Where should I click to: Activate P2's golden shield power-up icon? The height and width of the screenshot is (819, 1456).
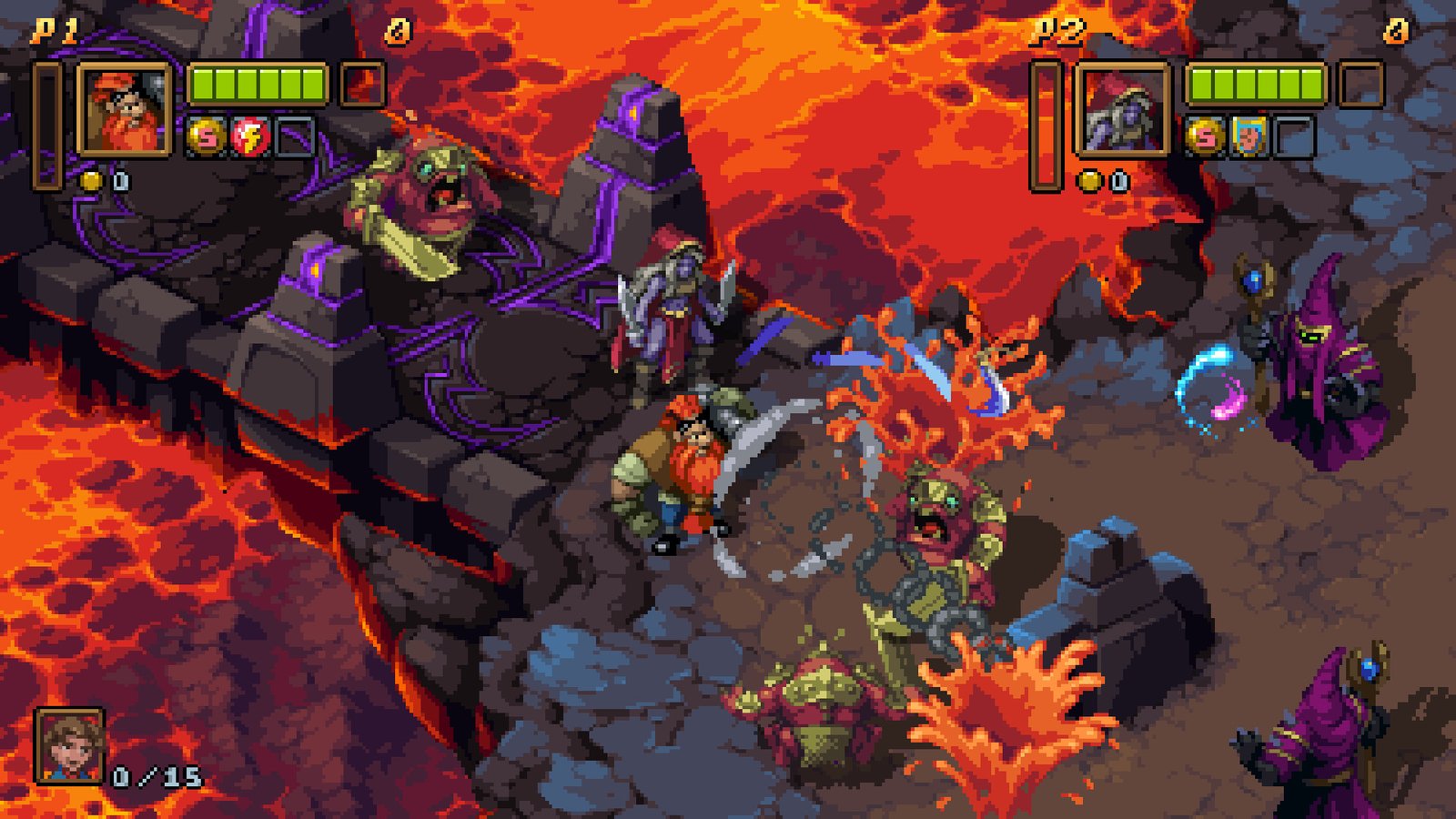[1249, 136]
